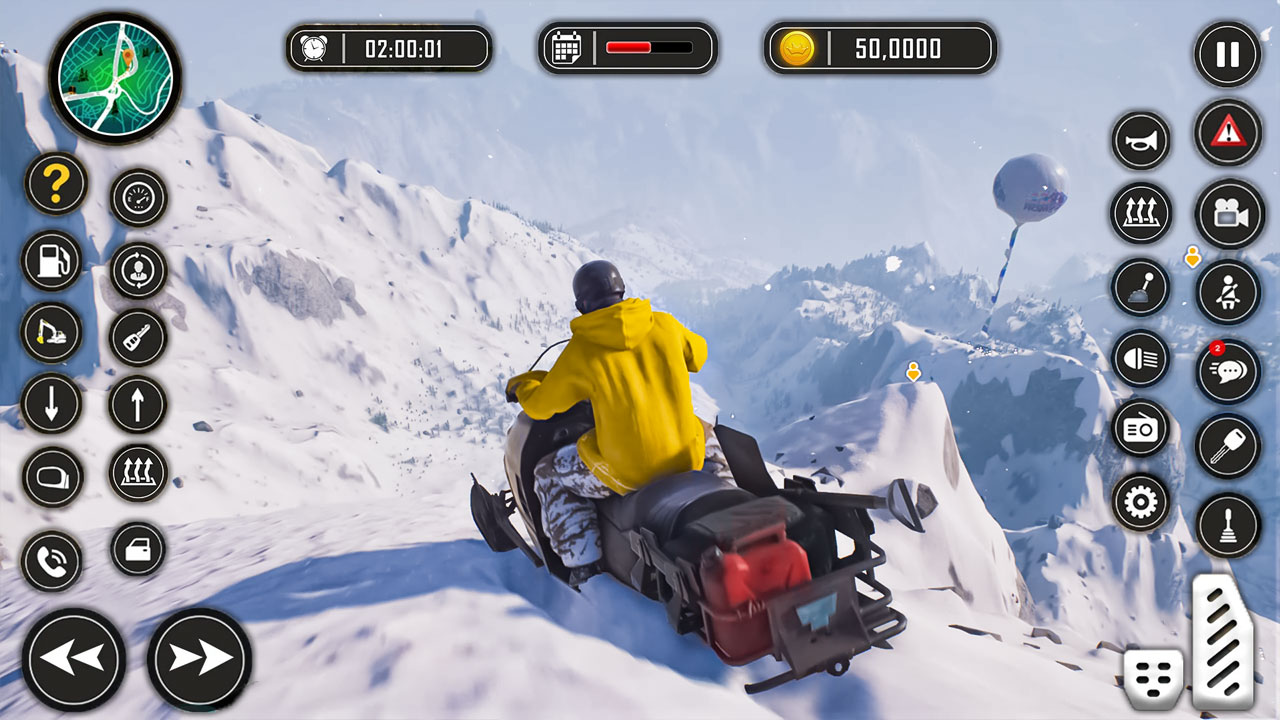
Task: Switch to the camera view icon
Action: coord(1227,213)
